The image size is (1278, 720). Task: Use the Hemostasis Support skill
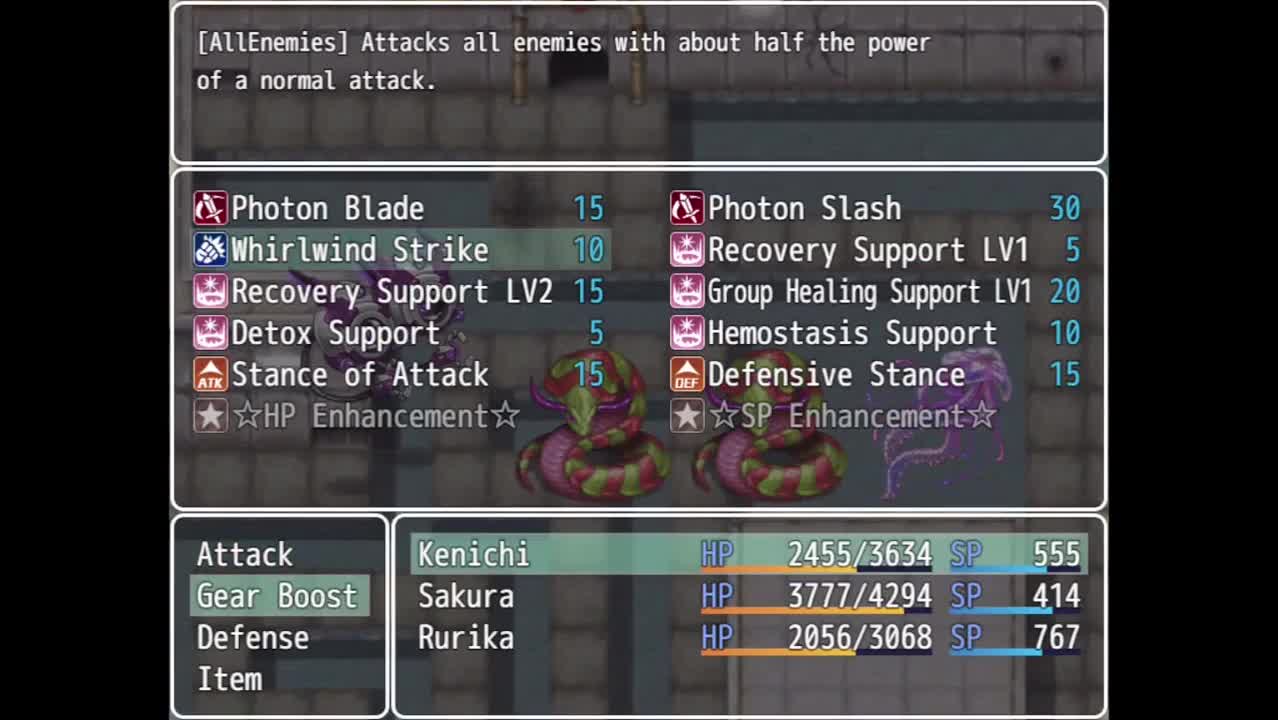click(x=876, y=333)
